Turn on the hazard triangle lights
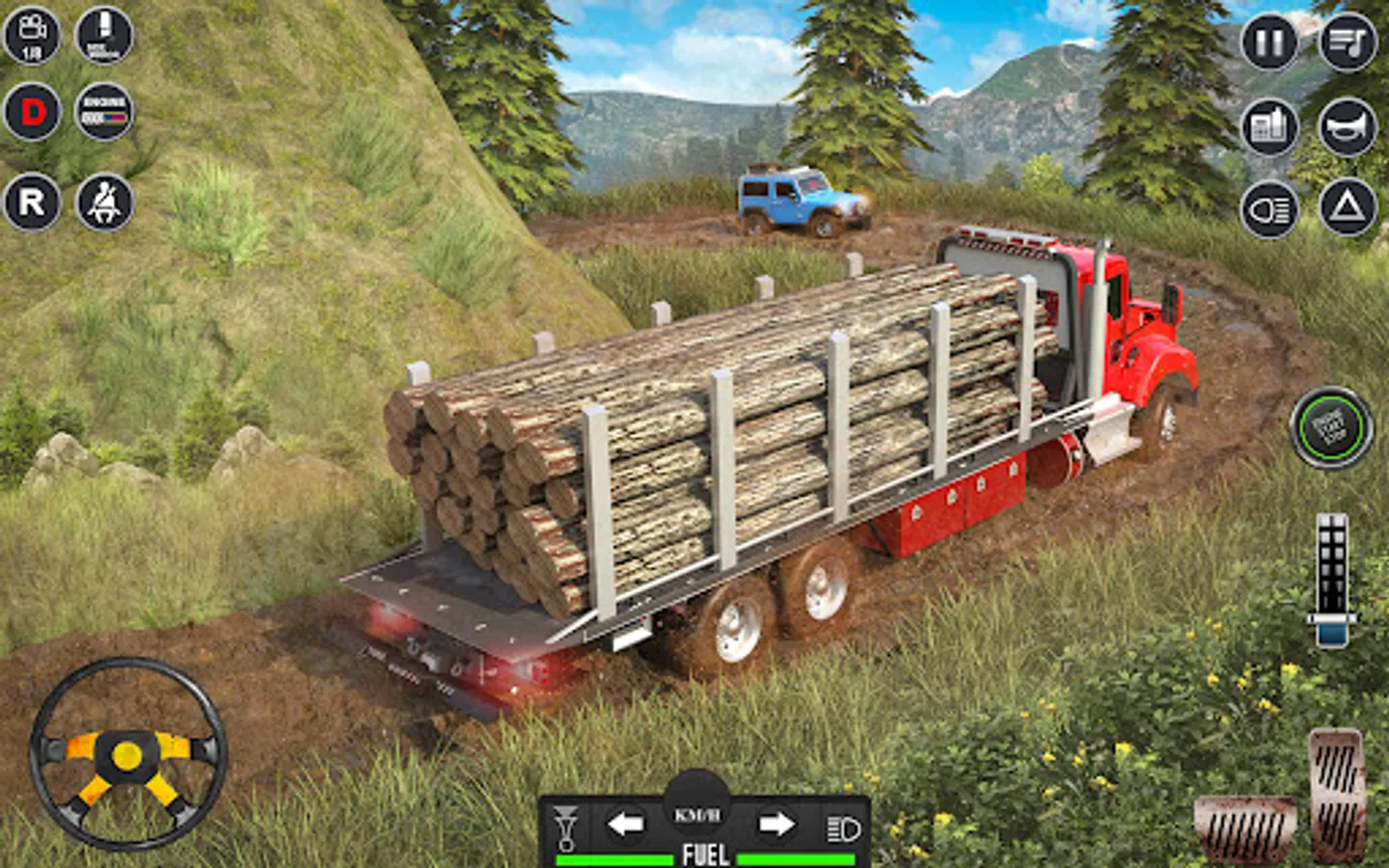The height and width of the screenshot is (868, 1389). 1348,207
